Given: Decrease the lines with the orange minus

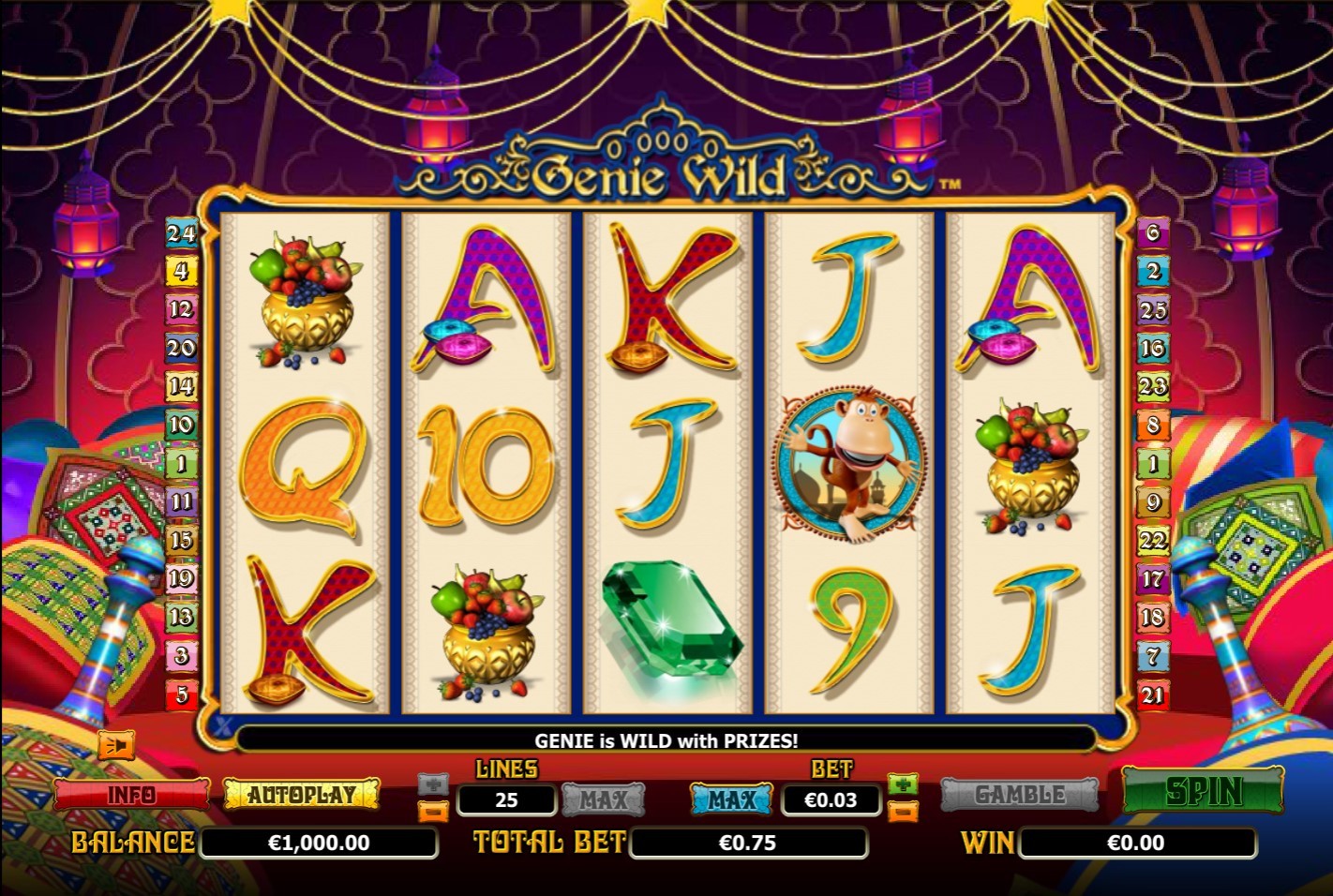Looking at the screenshot, I should click(x=433, y=811).
